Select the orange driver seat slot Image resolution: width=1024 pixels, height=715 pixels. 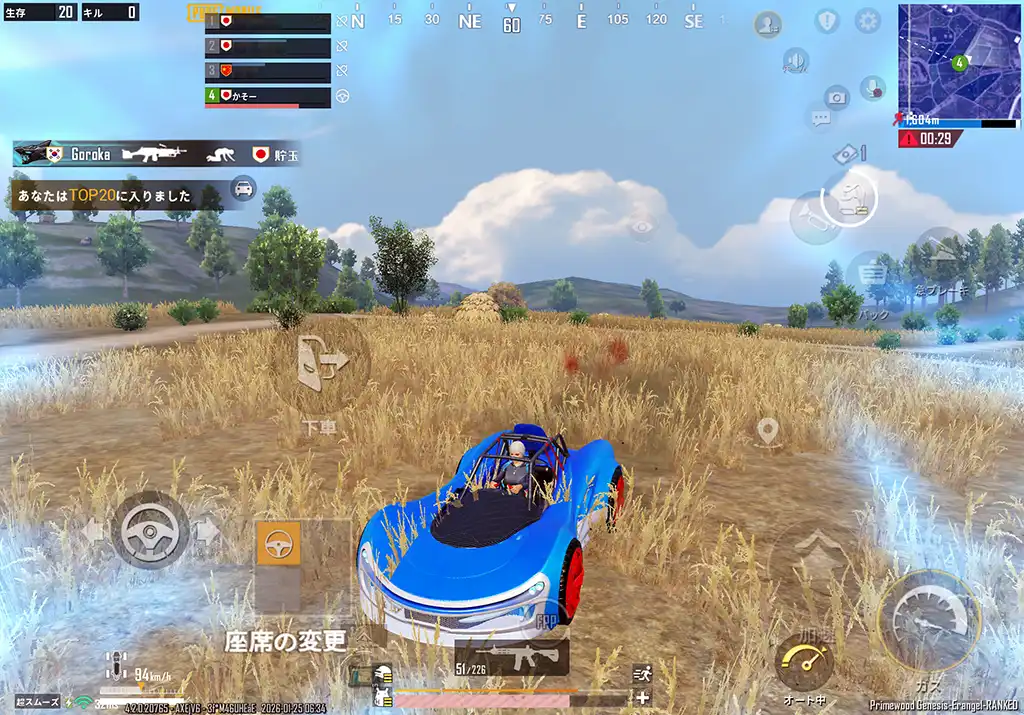click(x=279, y=544)
